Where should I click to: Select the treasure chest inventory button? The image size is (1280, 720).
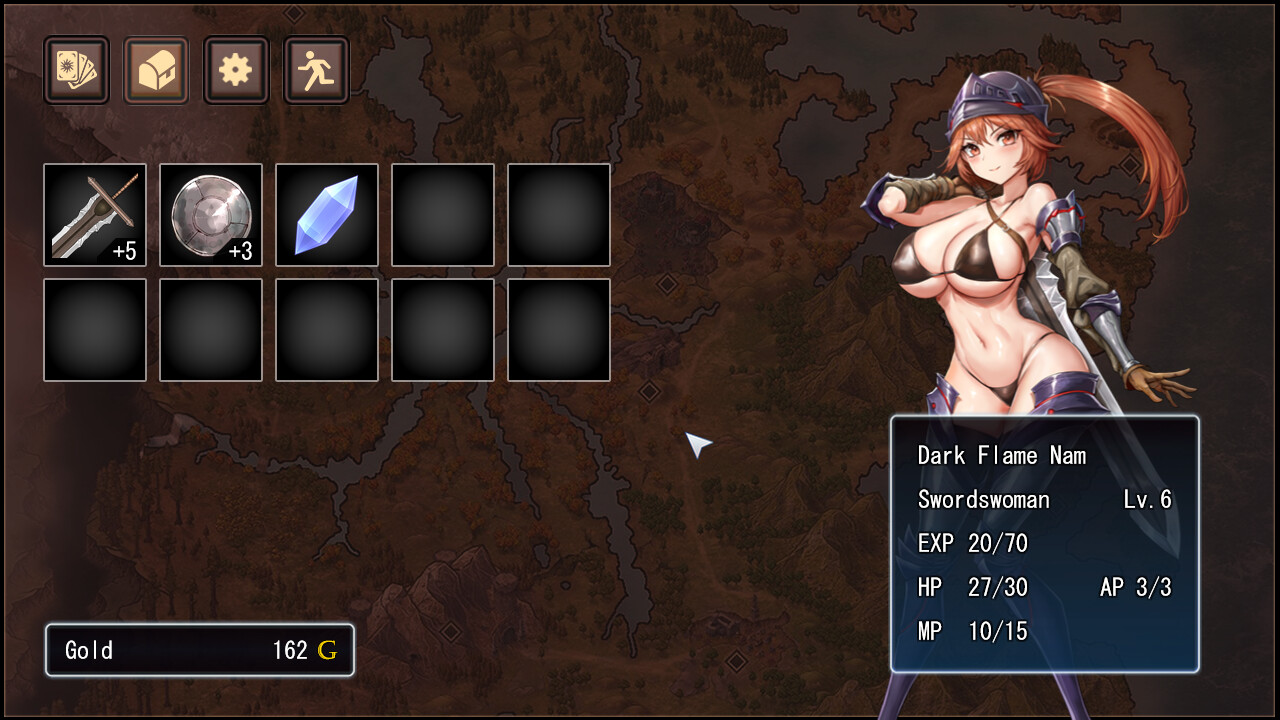156,70
